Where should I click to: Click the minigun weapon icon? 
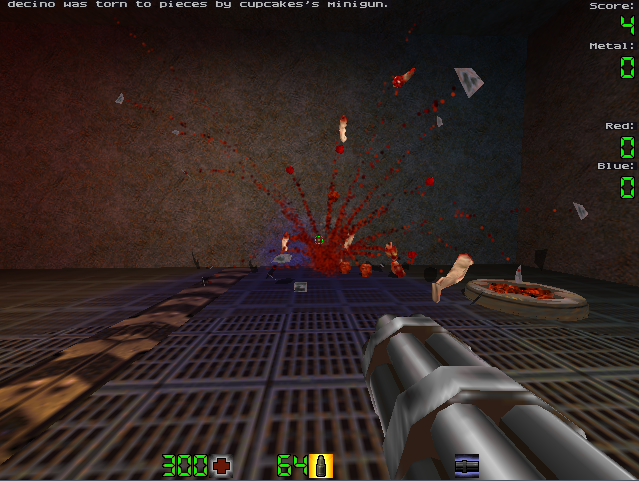(x=466, y=465)
